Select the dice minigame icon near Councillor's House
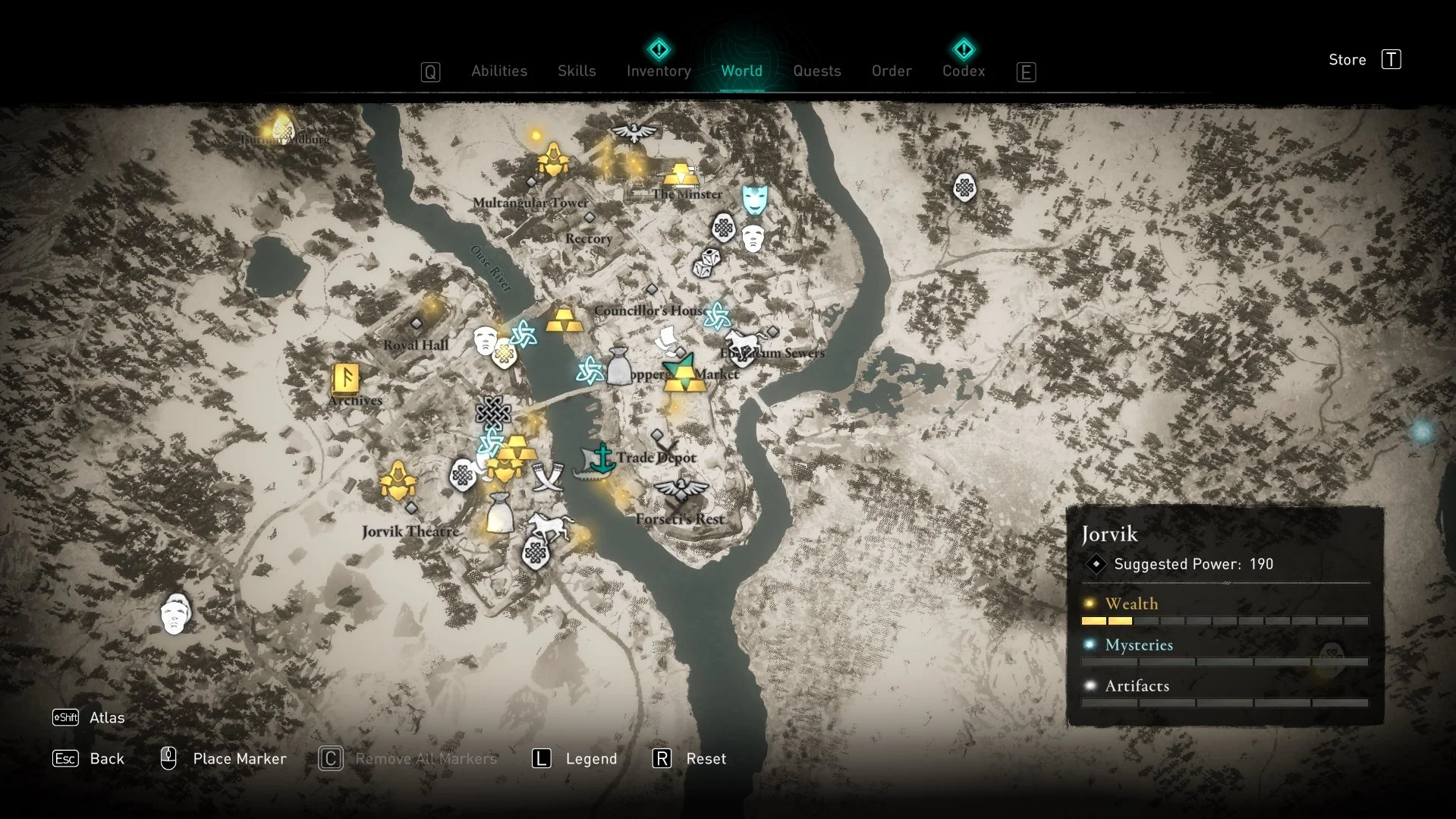 [706, 263]
